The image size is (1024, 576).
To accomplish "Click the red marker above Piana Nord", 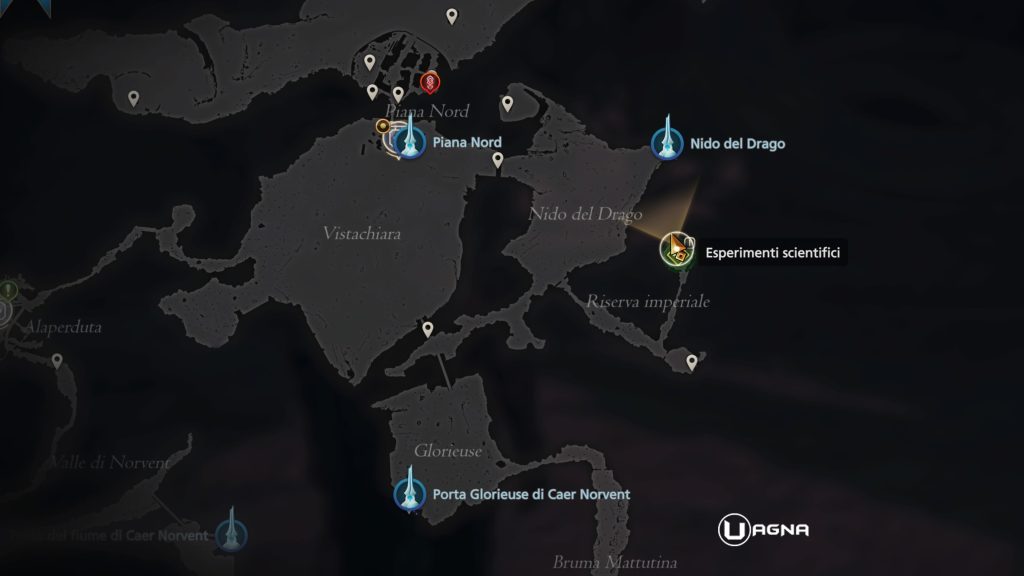I will [432, 81].
